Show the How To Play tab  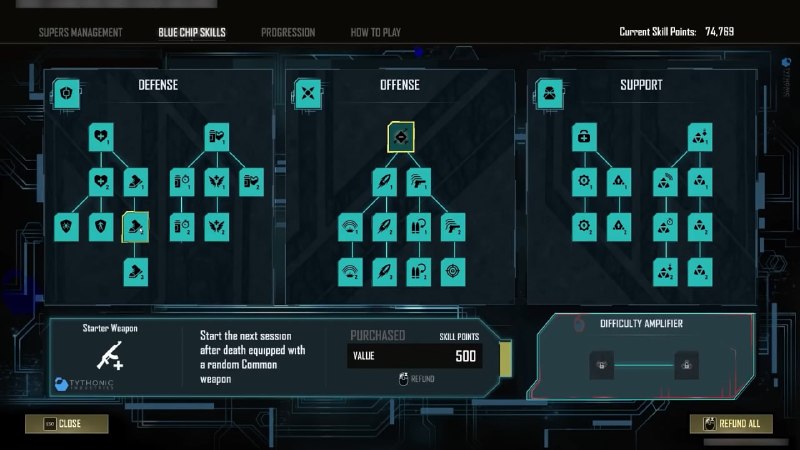click(x=374, y=32)
